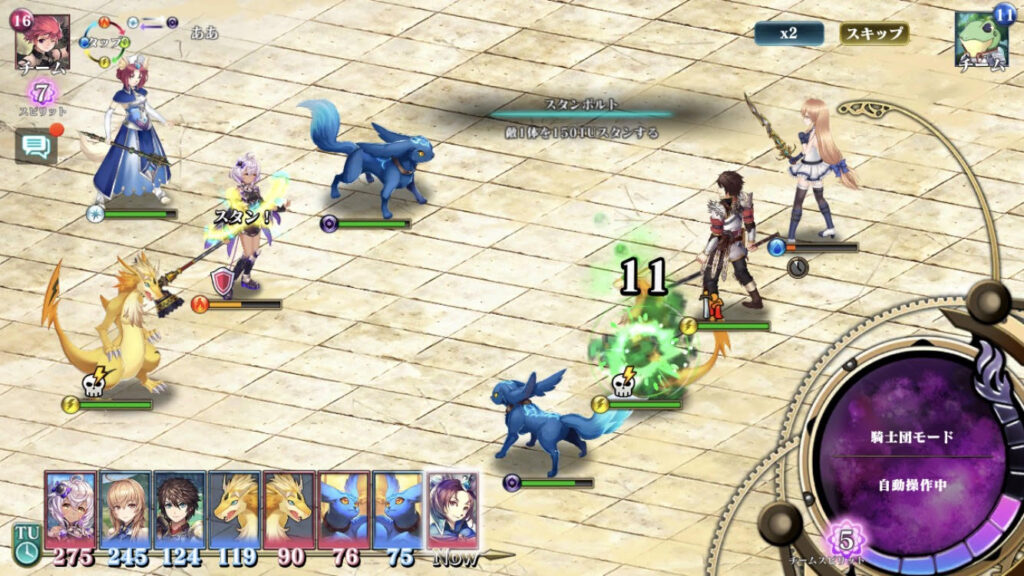Select the blonde girl turn order portrait
1024x576 pixels.
coord(125,510)
